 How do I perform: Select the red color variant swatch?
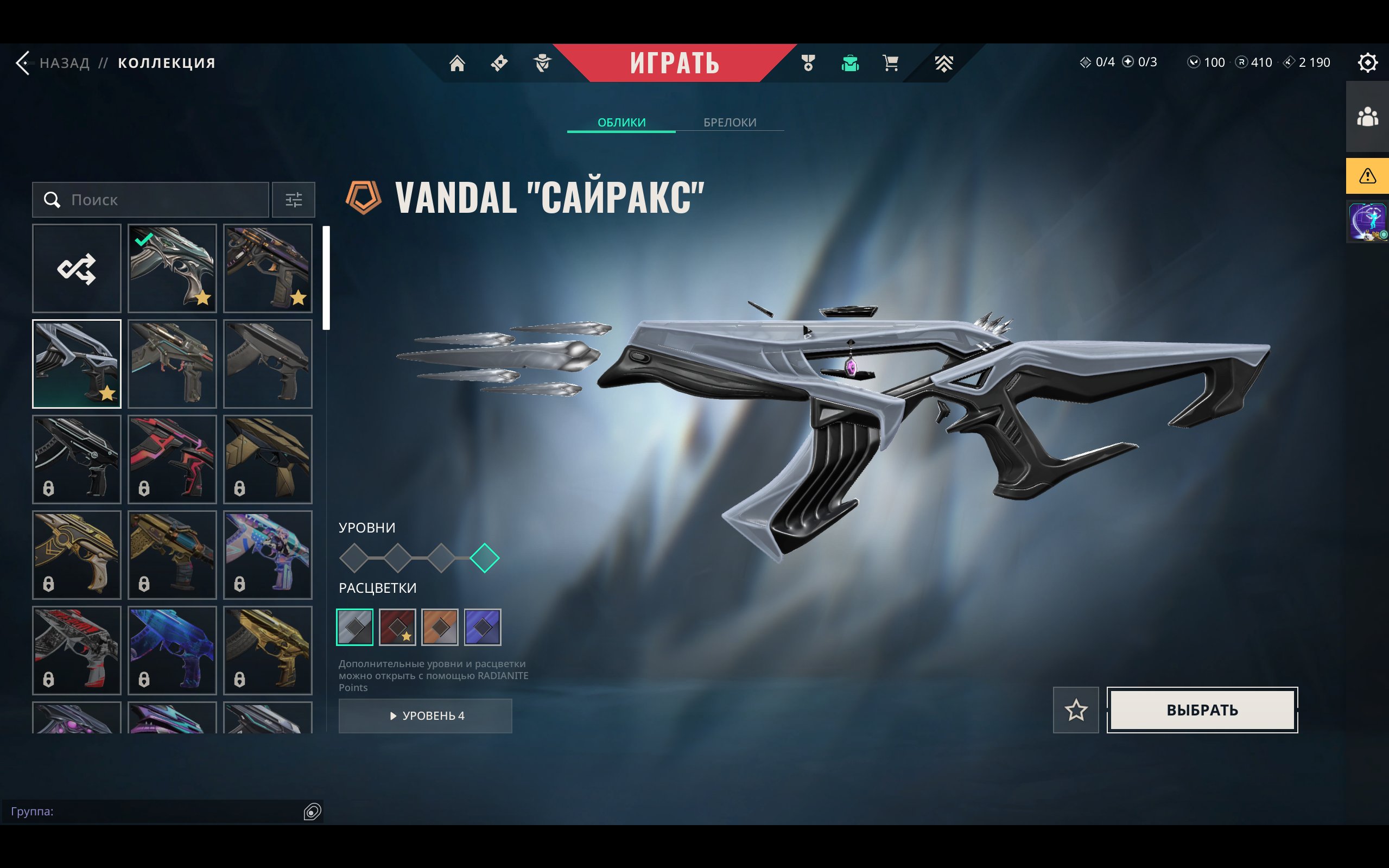[x=397, y=627]
